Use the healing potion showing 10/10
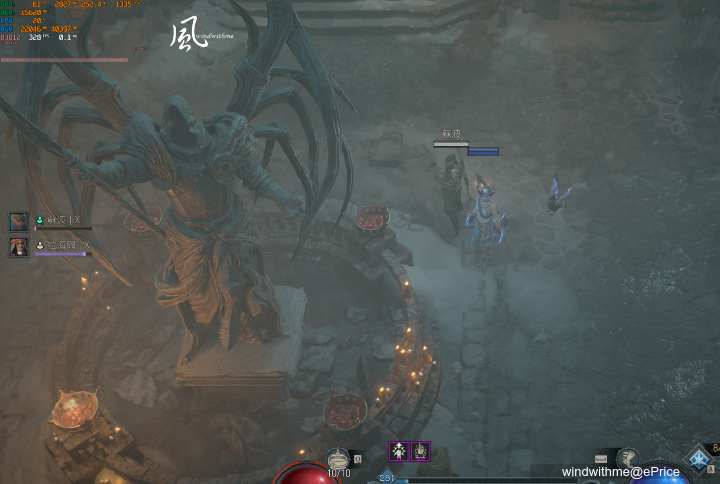 coord(339,458)
